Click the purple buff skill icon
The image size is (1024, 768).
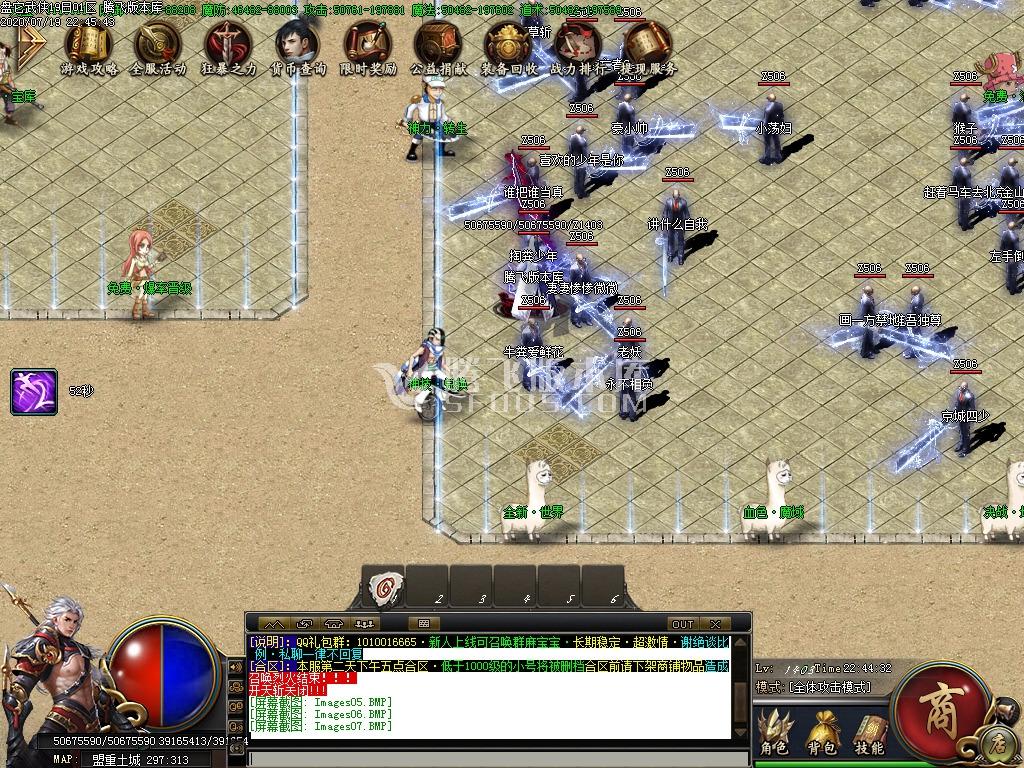pyautogui.click(x=34, y=391)
